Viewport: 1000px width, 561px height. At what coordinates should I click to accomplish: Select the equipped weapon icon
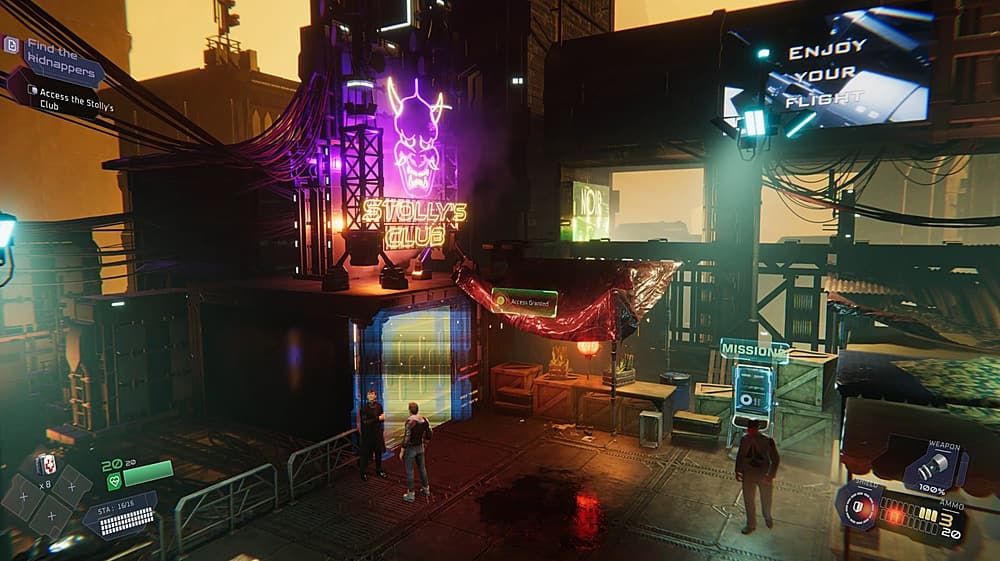tap(935, 468)
